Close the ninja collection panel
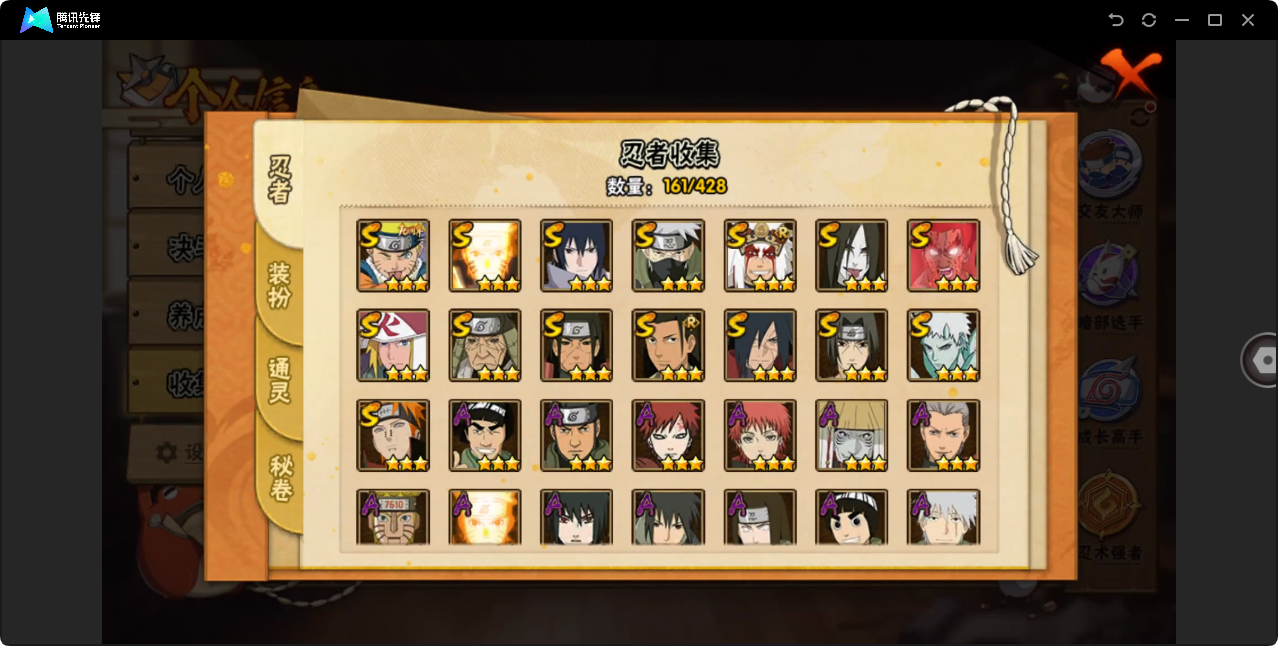The height and width of the screenshot is (646, 1278). pyautogui.click(x=1132, y=73)
